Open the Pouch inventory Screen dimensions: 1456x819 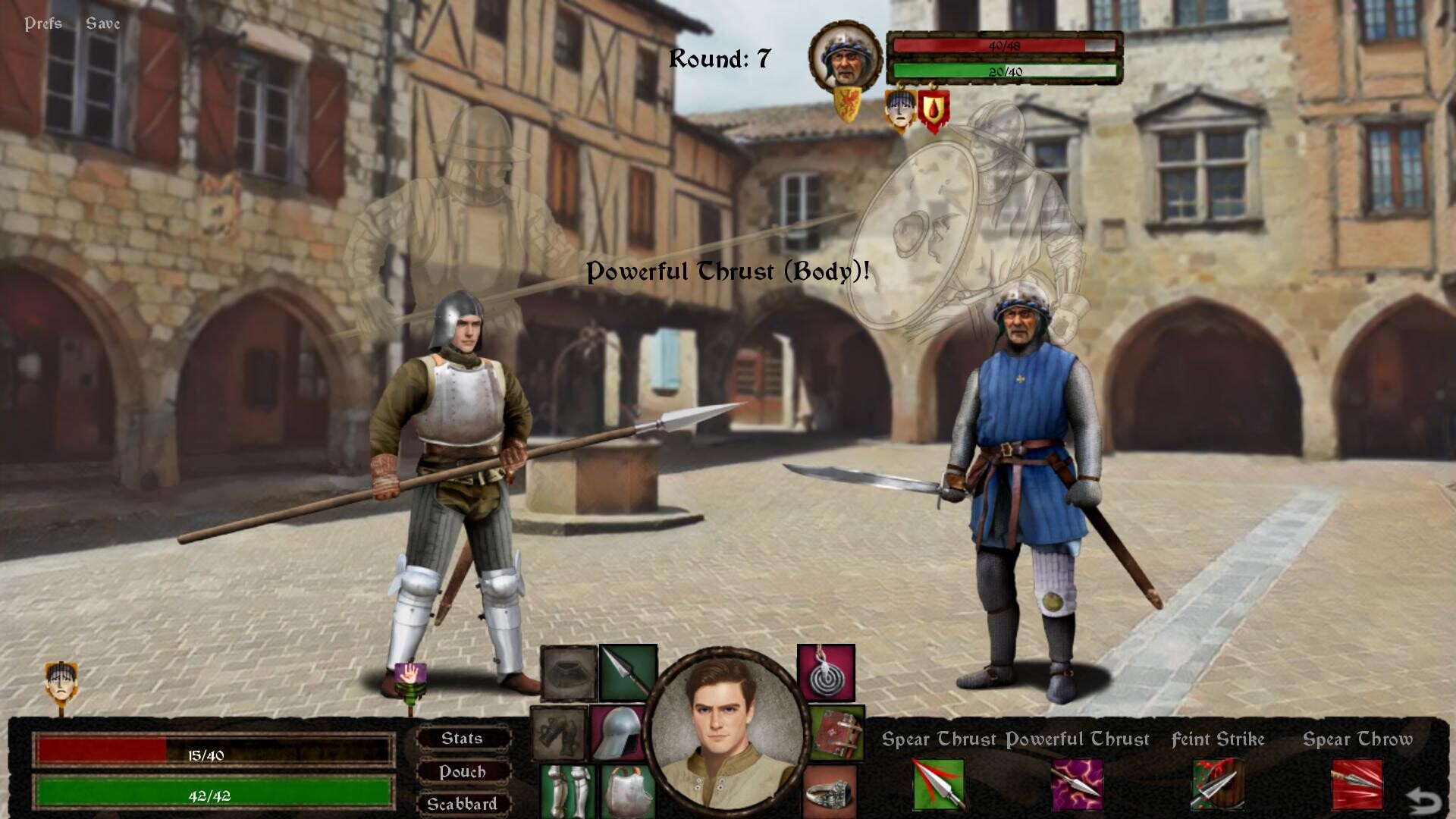click(x=463, y=771)
